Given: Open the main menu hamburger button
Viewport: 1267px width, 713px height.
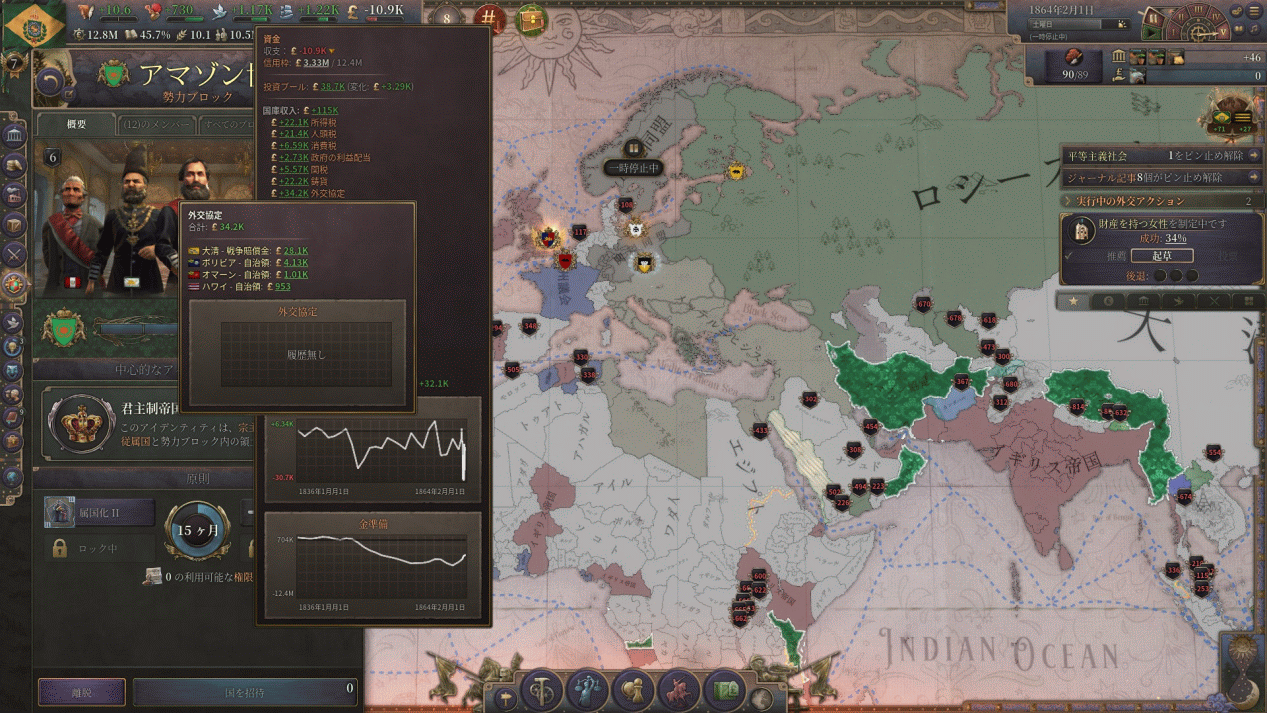Looking at the screenshot, I should tap(1254, 11).
